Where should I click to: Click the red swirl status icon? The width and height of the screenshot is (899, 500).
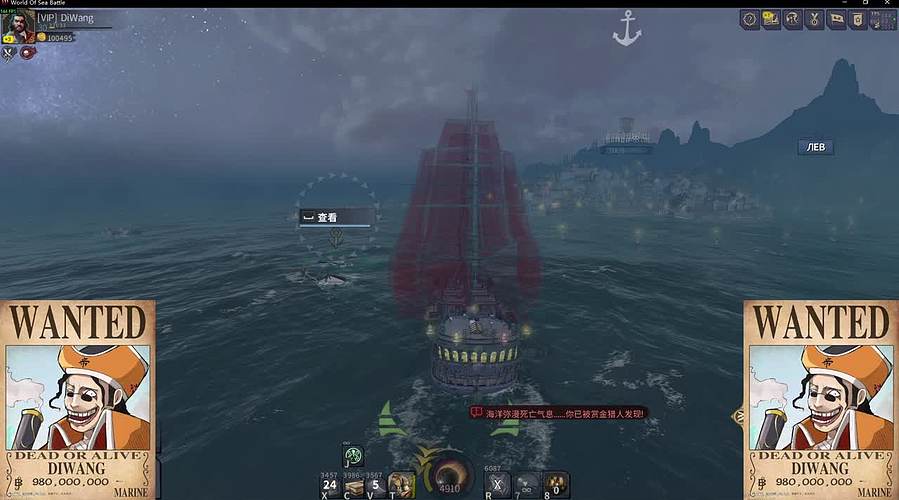[27, 53]
